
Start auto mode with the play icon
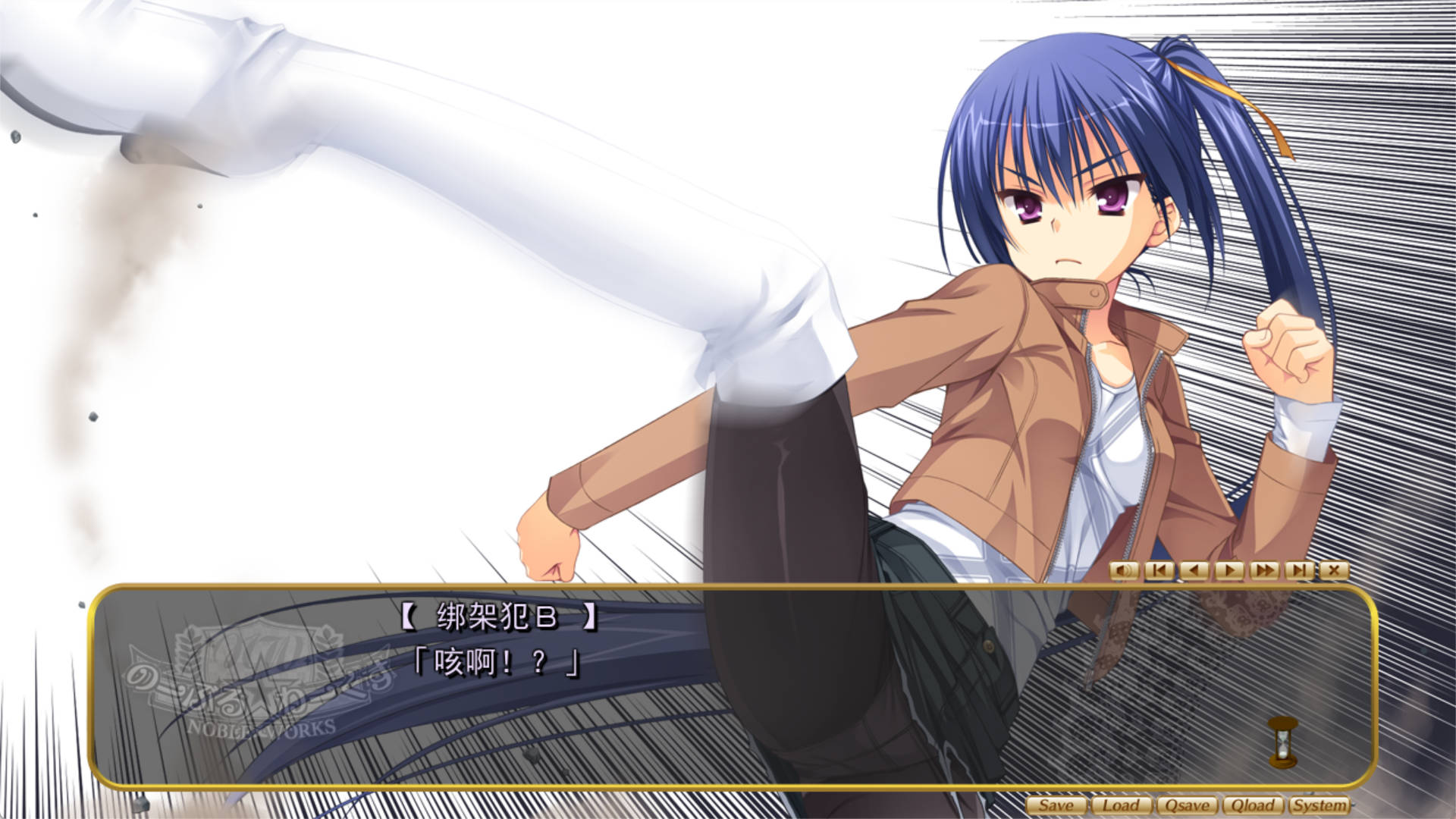(1231, 570)
